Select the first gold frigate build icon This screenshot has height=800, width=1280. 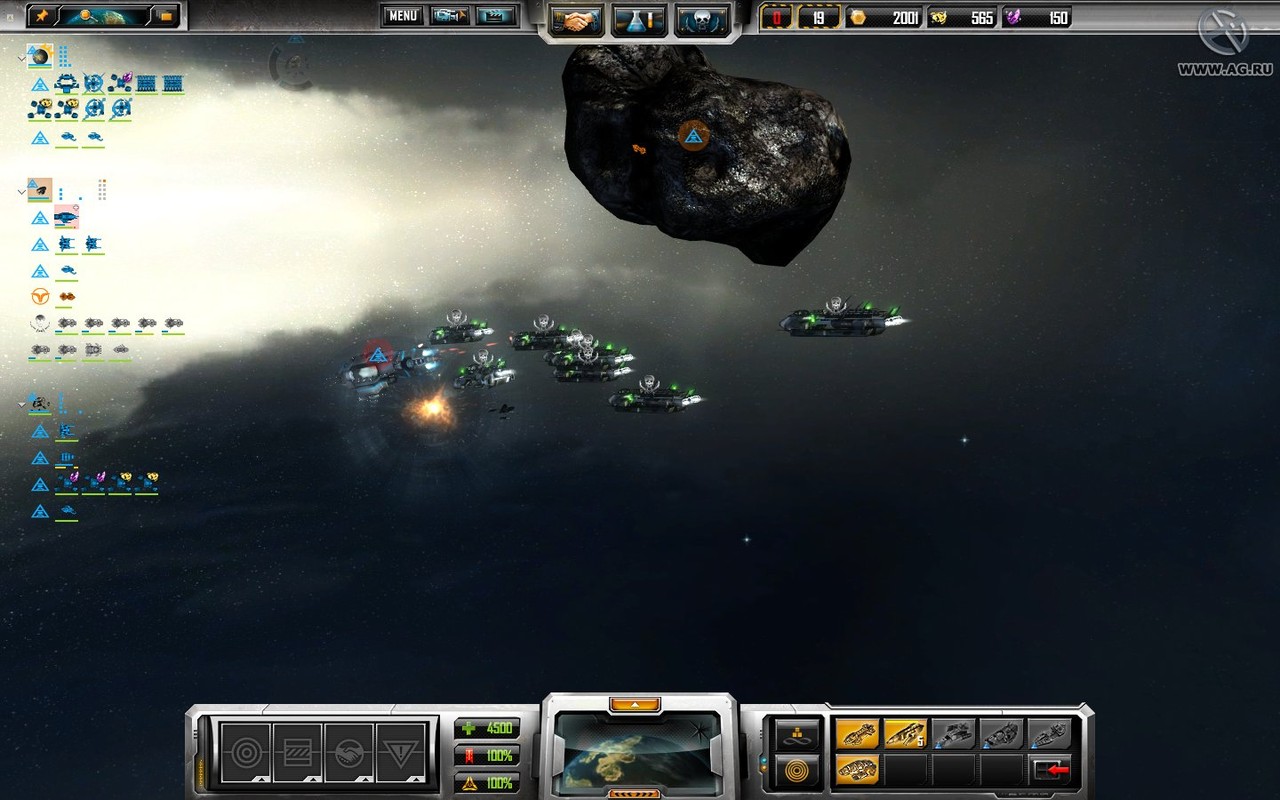point(857,734)
